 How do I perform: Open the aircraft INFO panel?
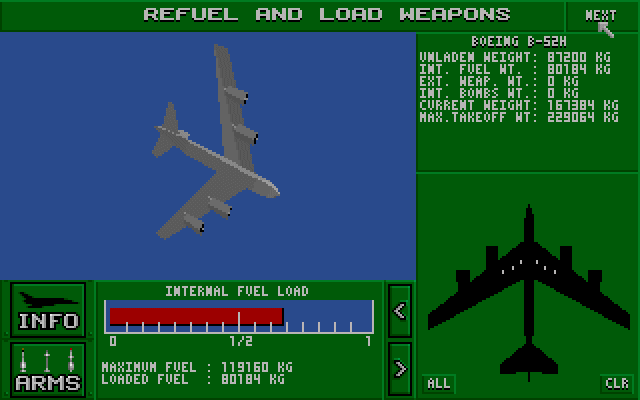(48, 309)
